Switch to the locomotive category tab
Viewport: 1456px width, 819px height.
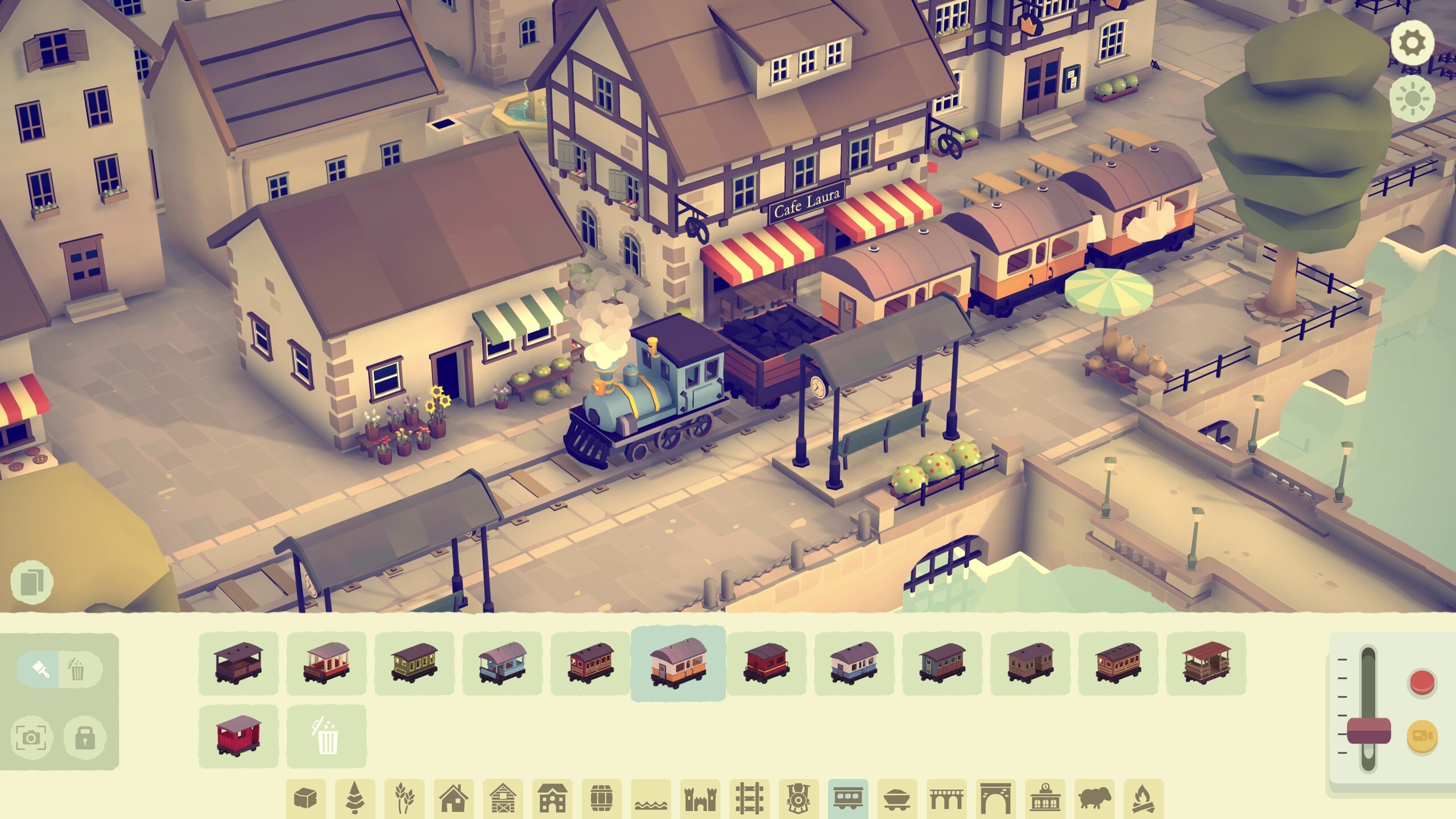point(799,799)
